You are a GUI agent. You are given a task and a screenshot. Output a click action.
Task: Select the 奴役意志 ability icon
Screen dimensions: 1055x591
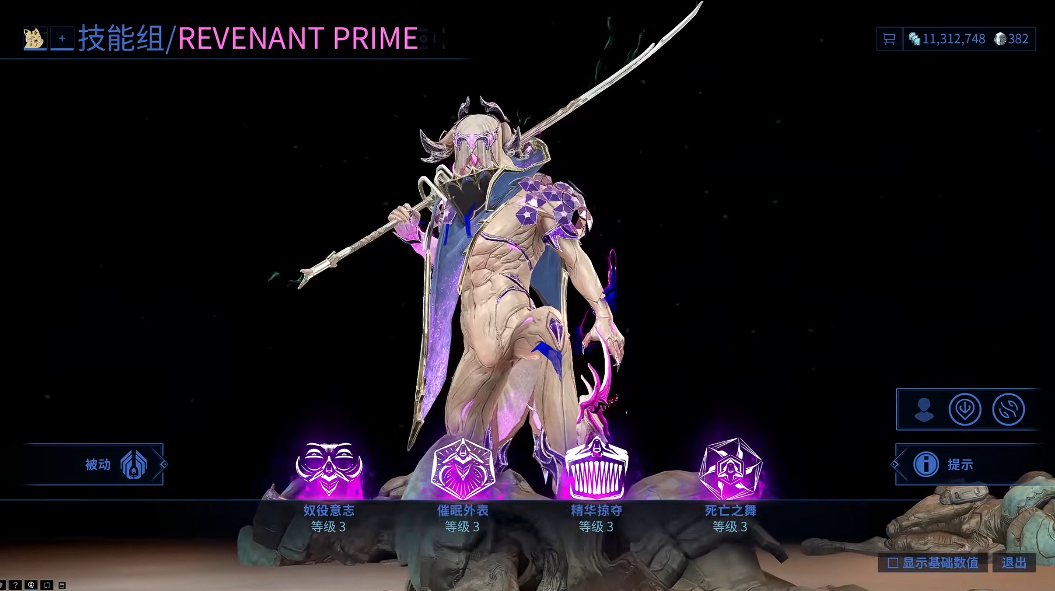(x=329, y=470)
